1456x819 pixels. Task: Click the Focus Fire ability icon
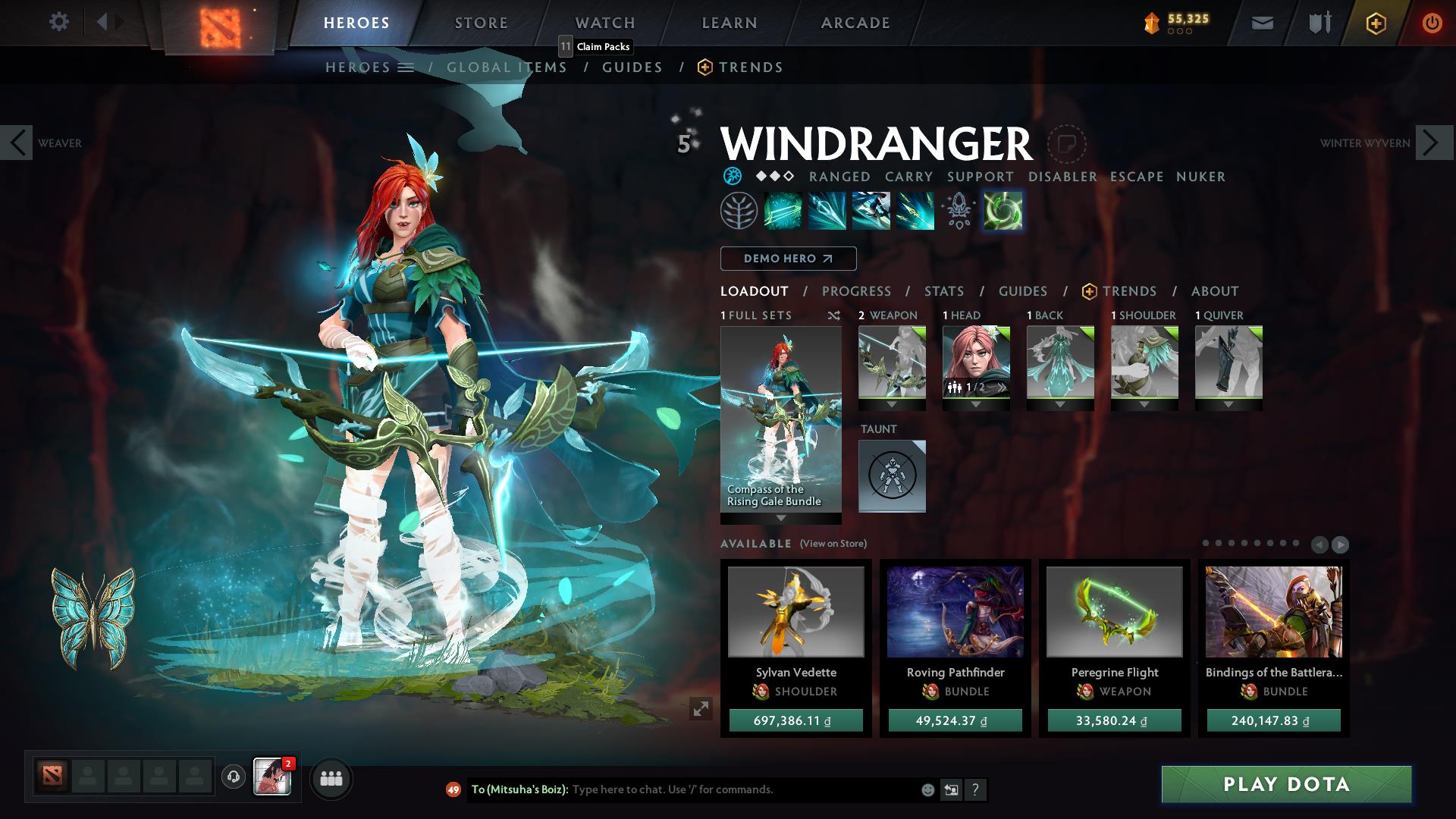(x=915, y=211)
